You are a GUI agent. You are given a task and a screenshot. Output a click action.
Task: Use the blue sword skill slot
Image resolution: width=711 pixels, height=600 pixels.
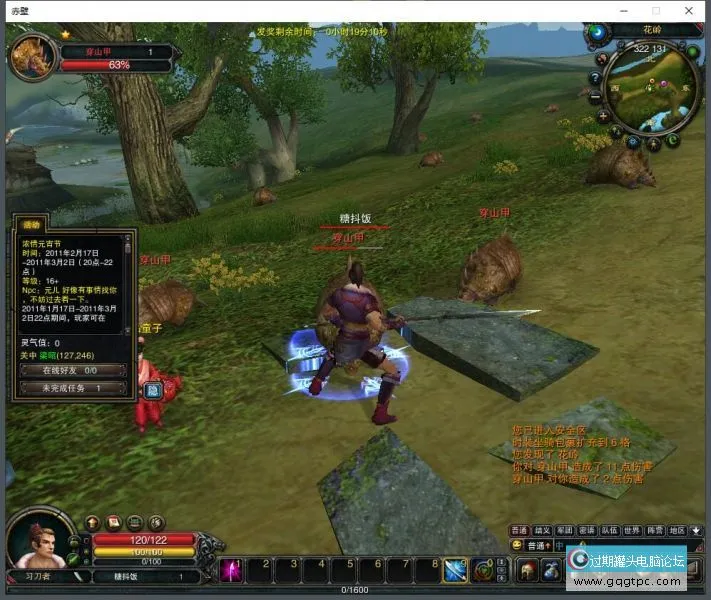point(456,570)
